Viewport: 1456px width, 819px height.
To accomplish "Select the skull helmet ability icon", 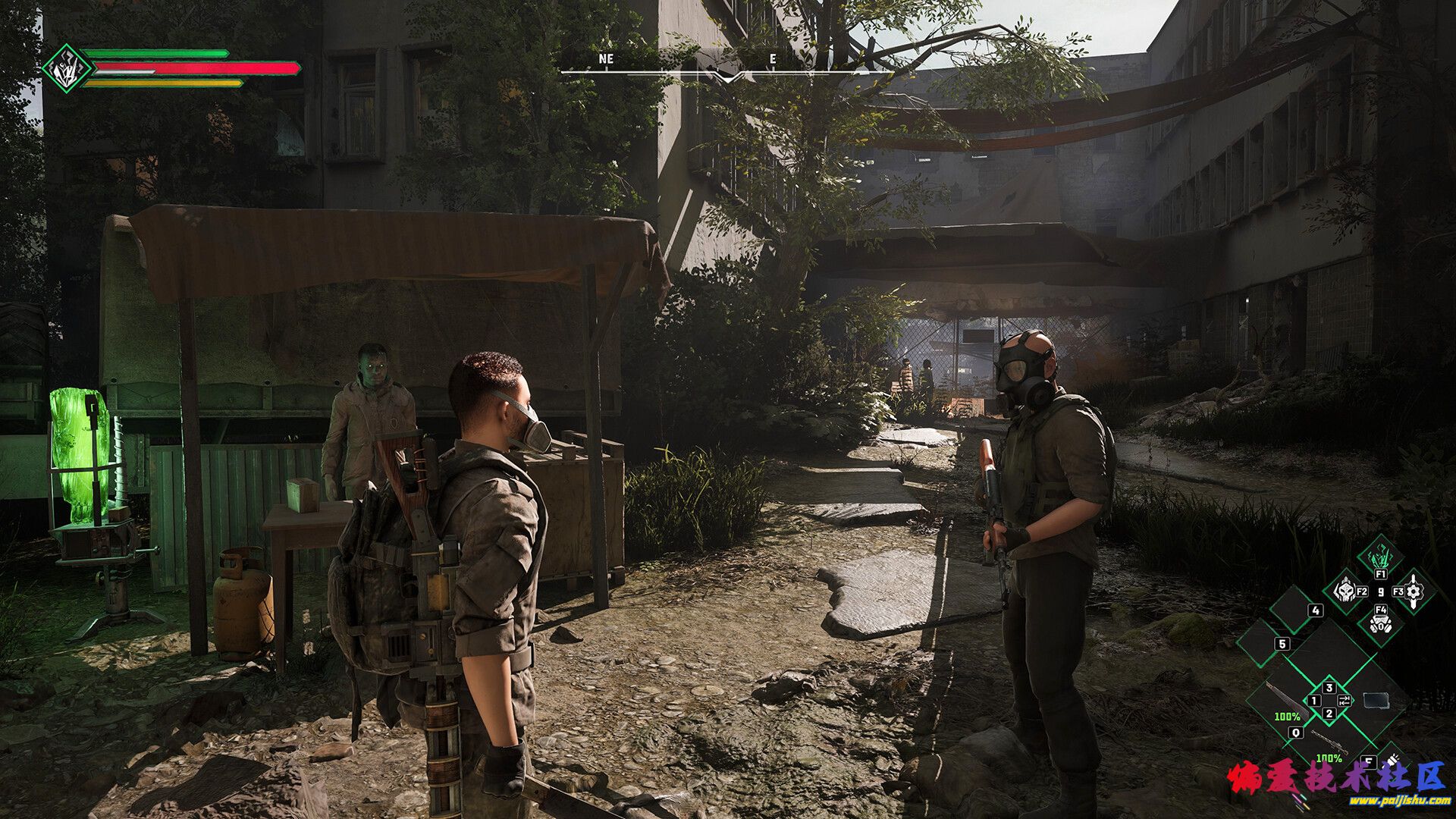I will tap(1345, 591).
